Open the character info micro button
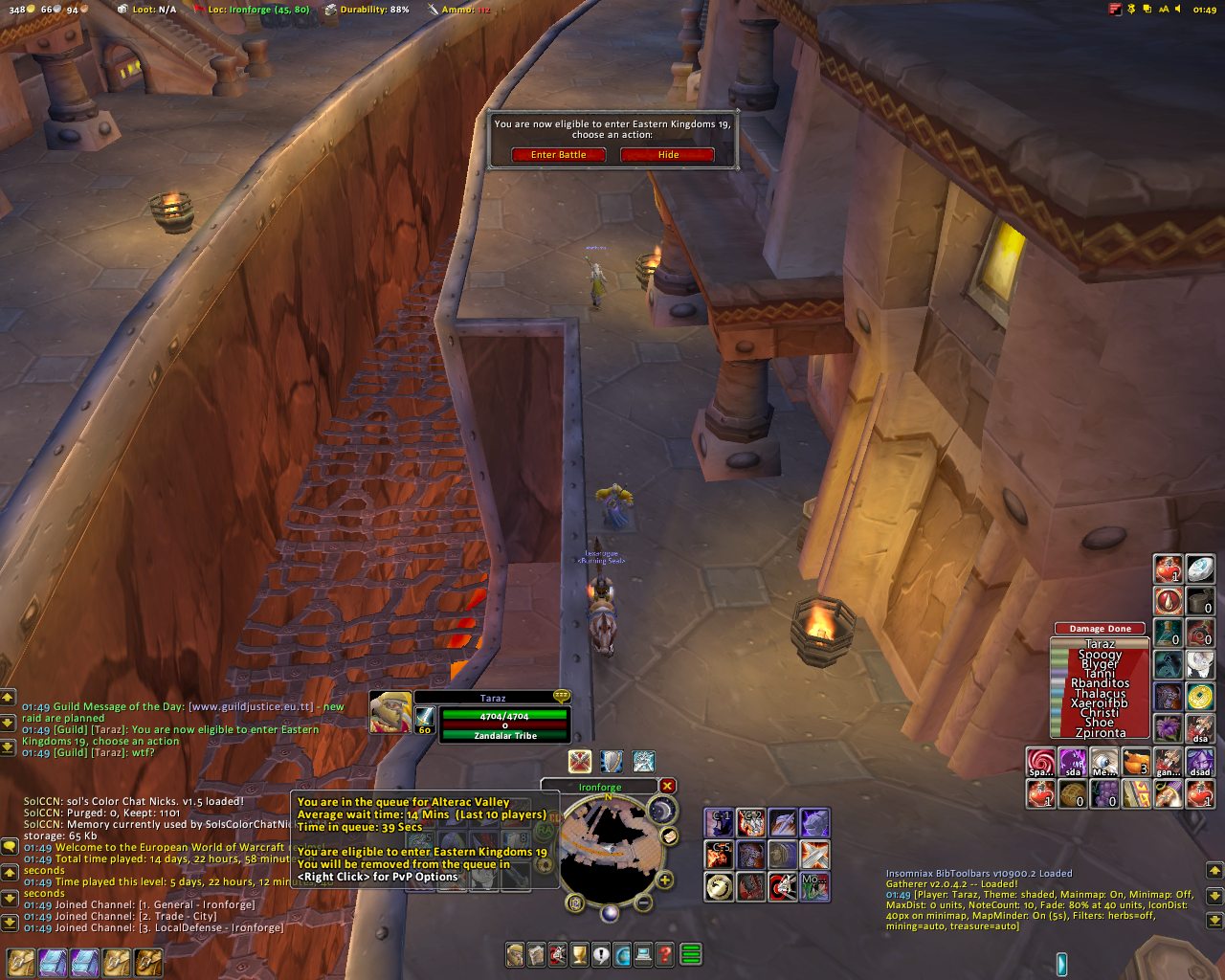 pos(516,954)
